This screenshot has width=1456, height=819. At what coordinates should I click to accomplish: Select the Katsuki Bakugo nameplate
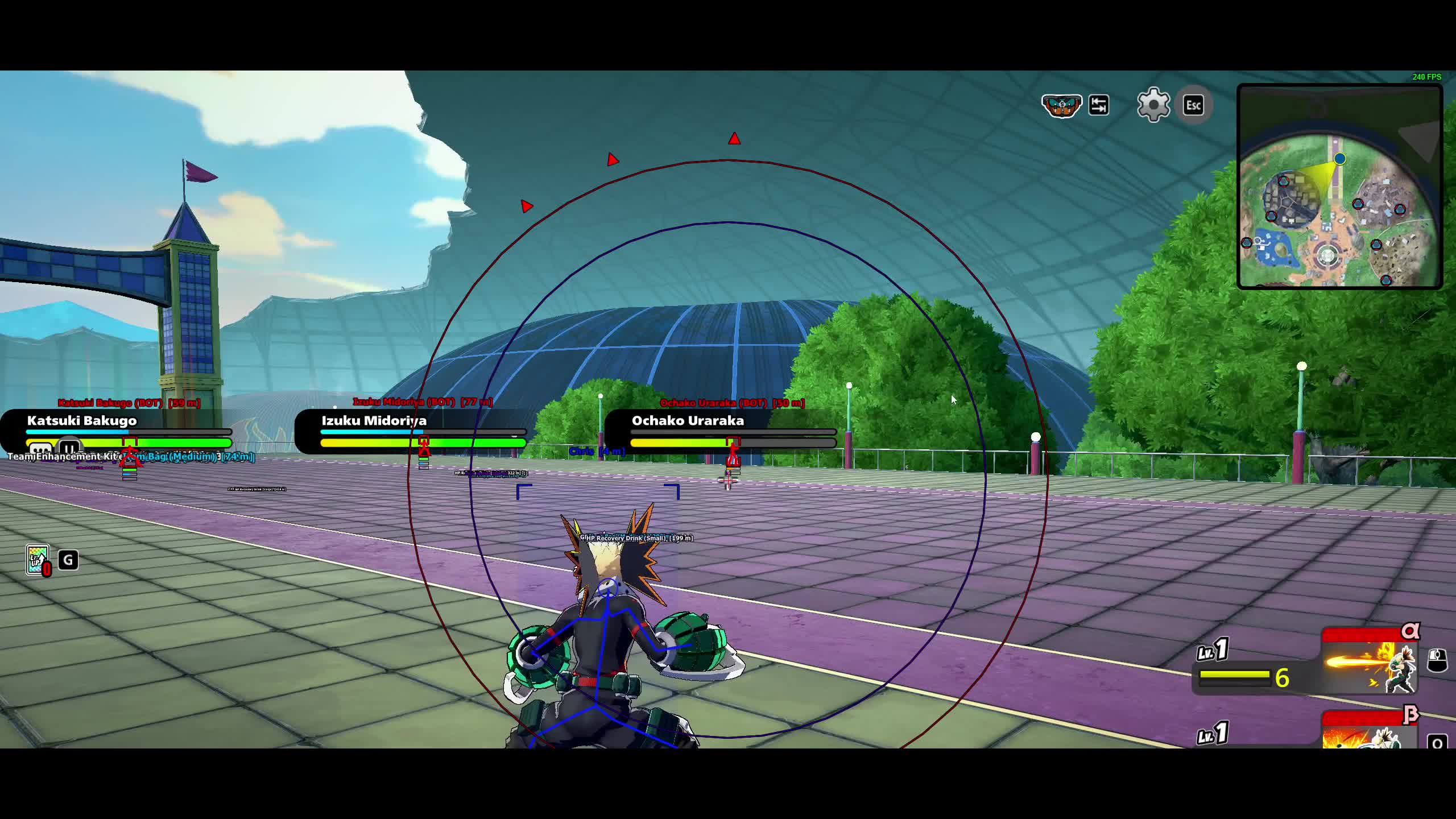pyautogui.click(x=82, y=421)
